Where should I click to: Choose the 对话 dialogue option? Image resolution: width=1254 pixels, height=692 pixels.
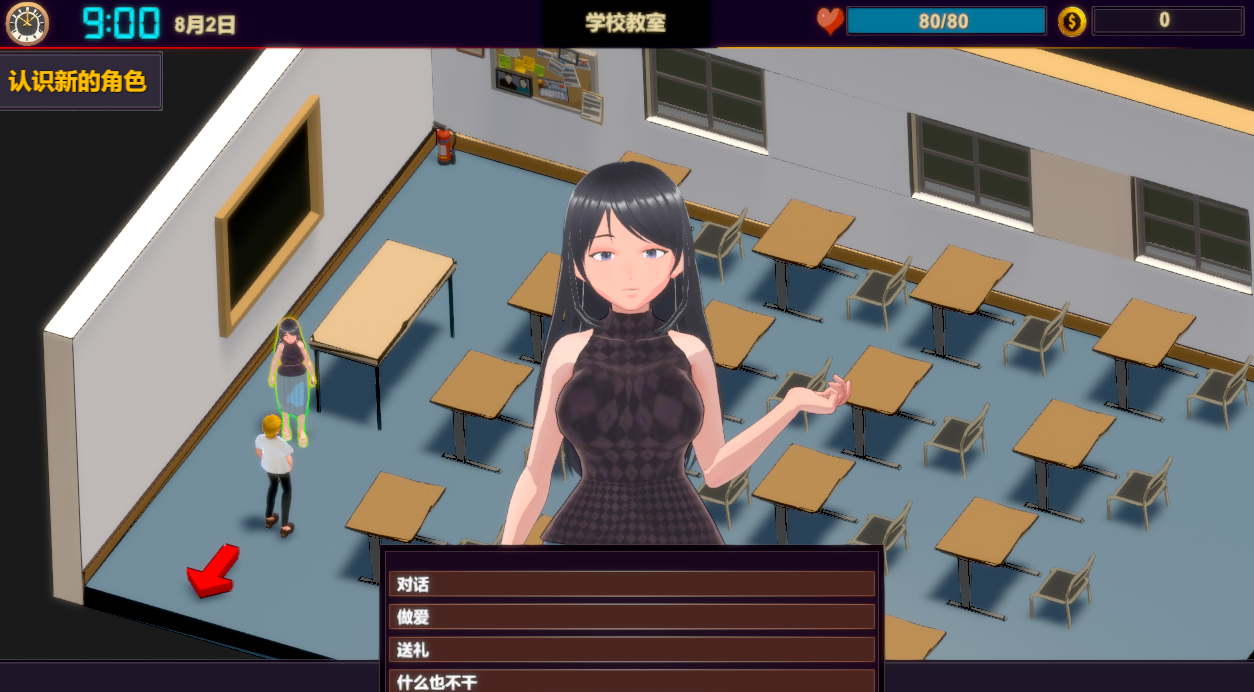pyautogui.click(x=631, y=584)
